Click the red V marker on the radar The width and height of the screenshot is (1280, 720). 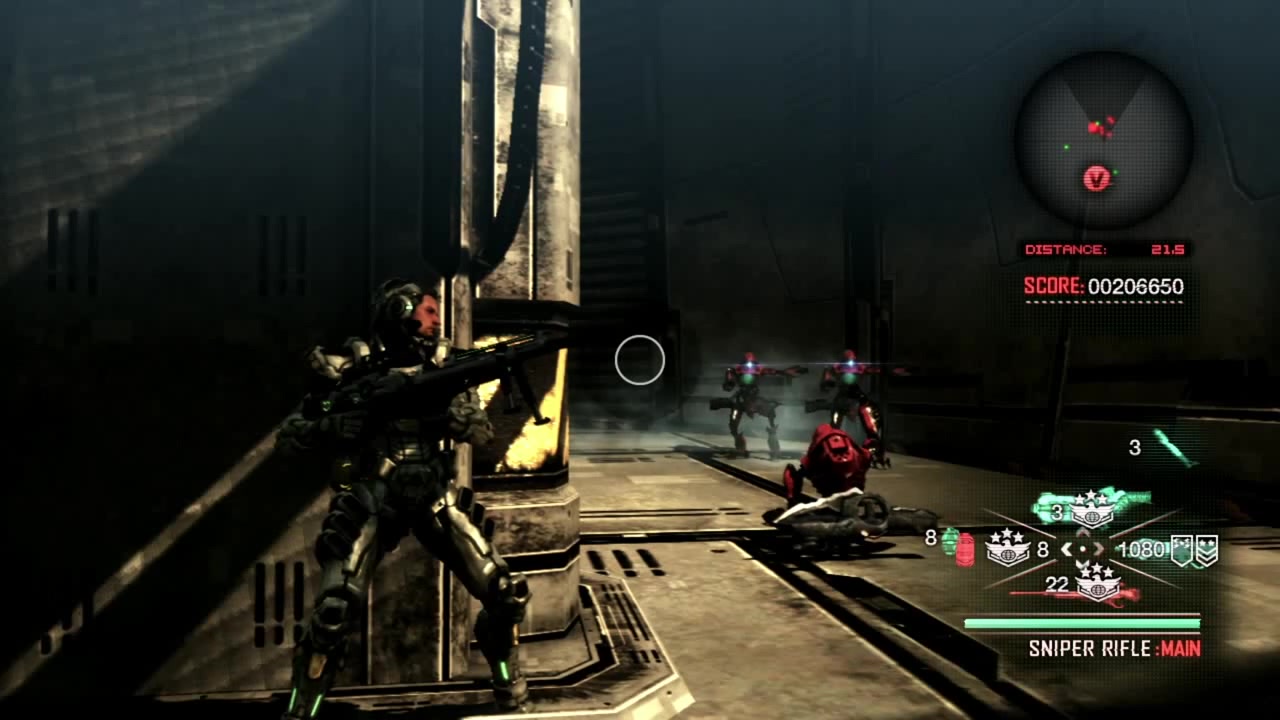click(1097, 179)
